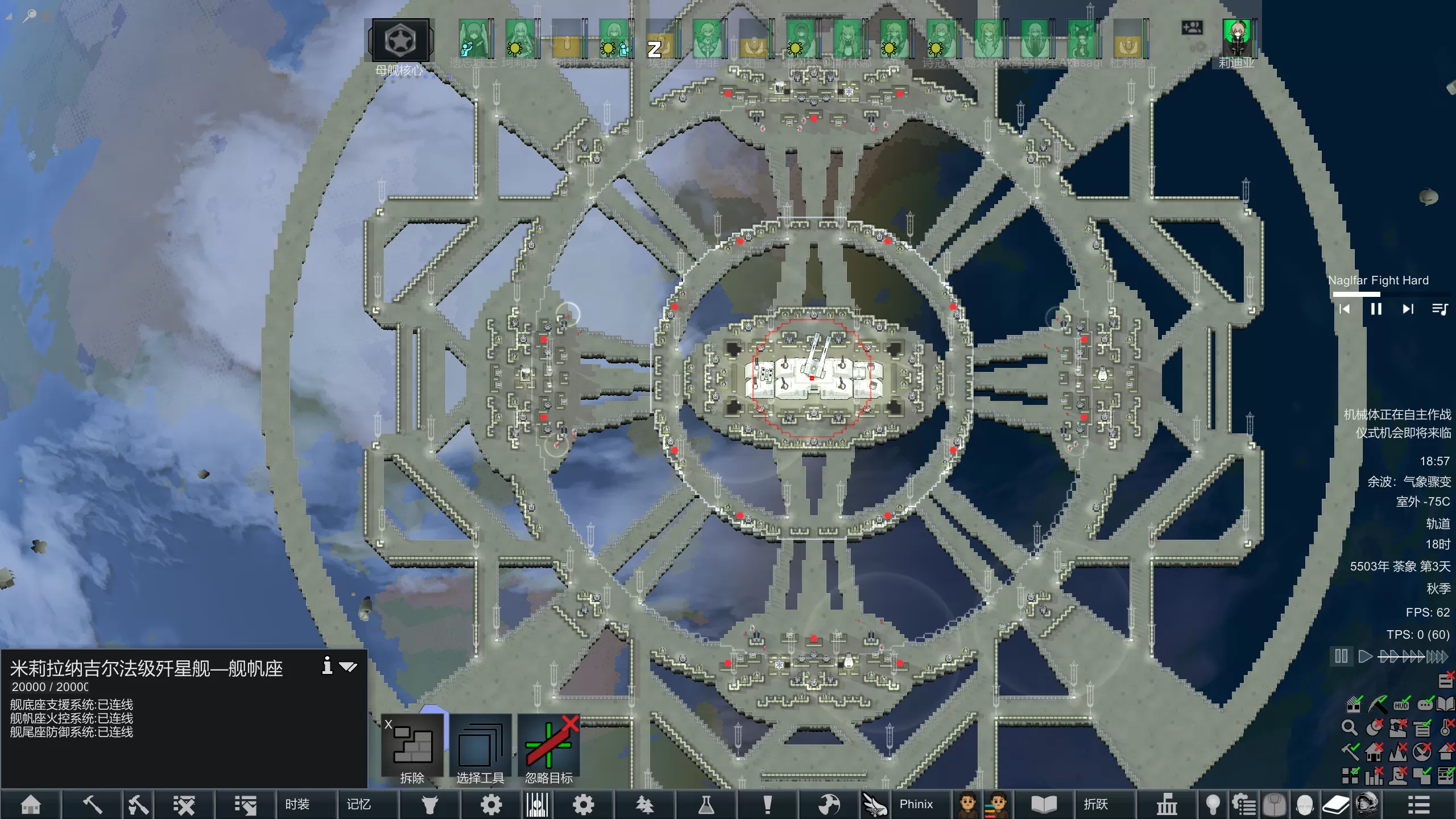Set game speed to normal play
This screenshot has height=819, width=1456.
tap(1364, 656)
